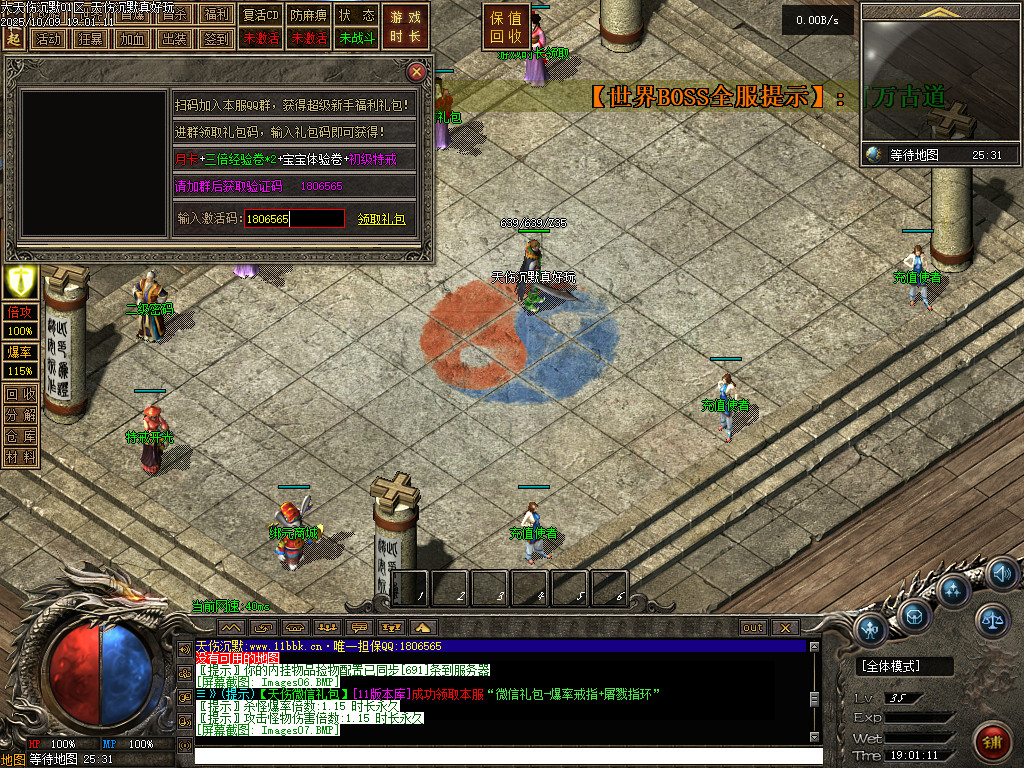Click the chat panel's out button
The image size is (1024, 768).
753,627
